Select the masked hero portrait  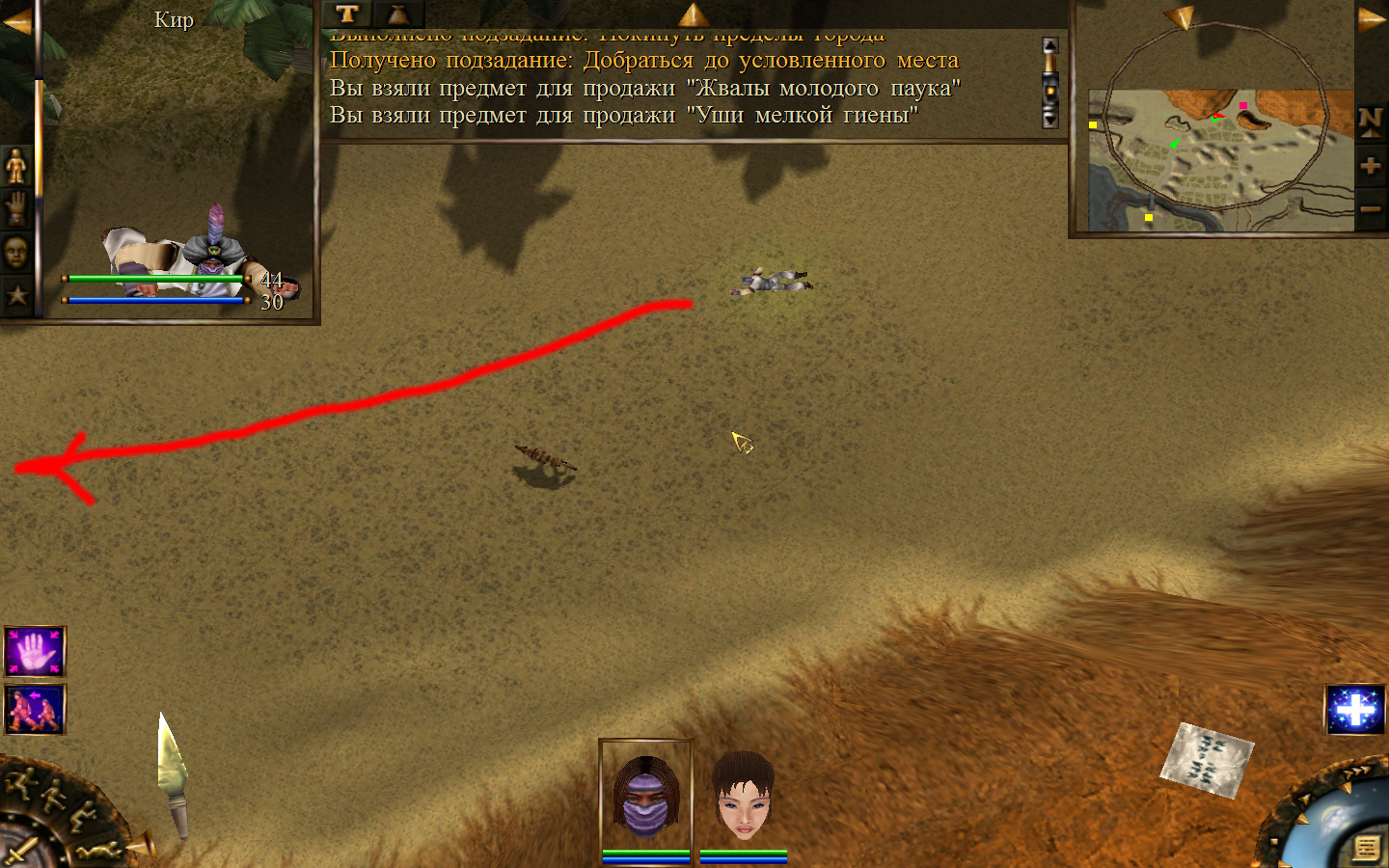[x=646, y=797]
